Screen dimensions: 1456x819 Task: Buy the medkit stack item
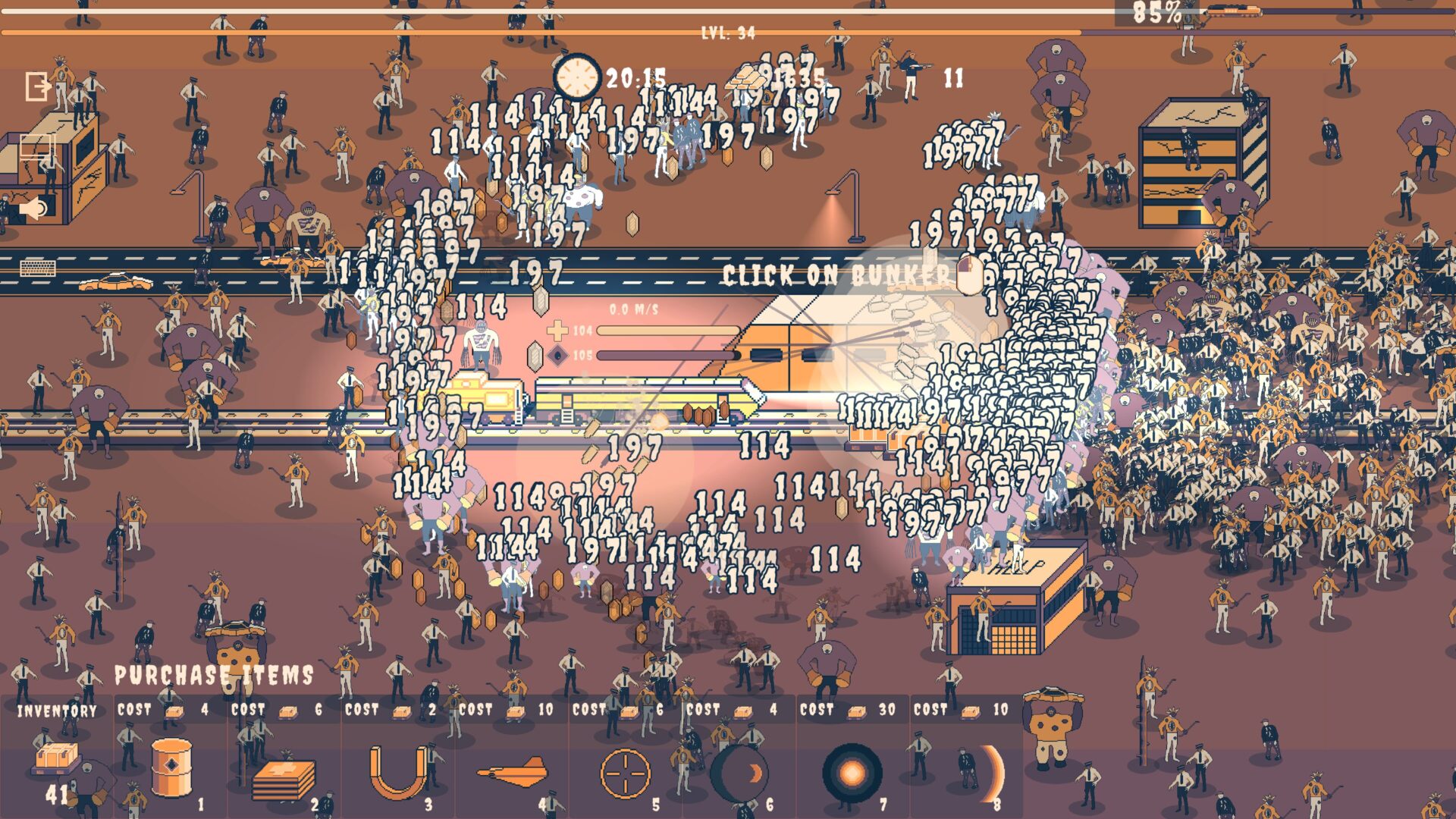[284, 778]
